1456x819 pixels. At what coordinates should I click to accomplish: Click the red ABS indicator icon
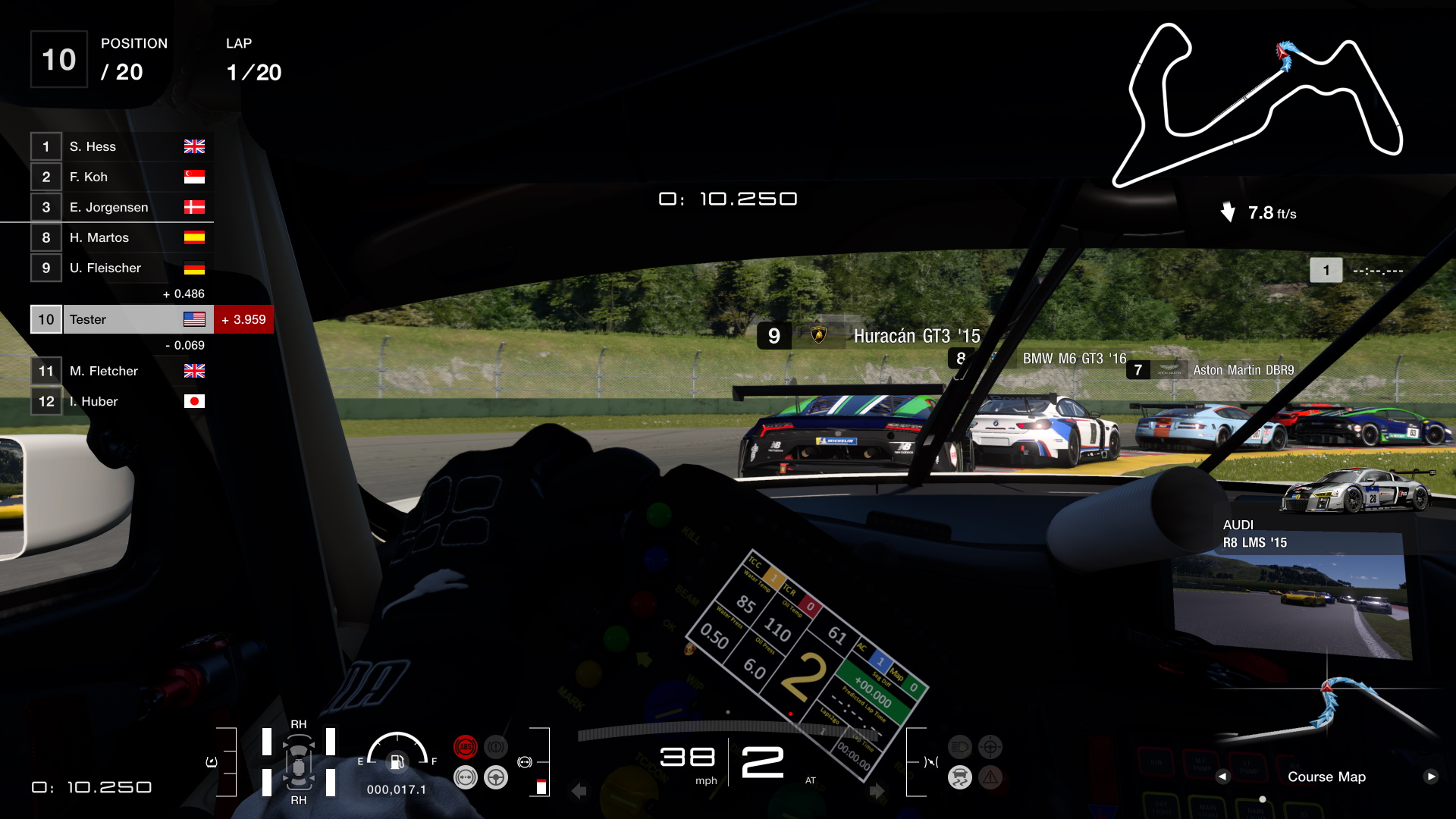(x=466, y=746)
